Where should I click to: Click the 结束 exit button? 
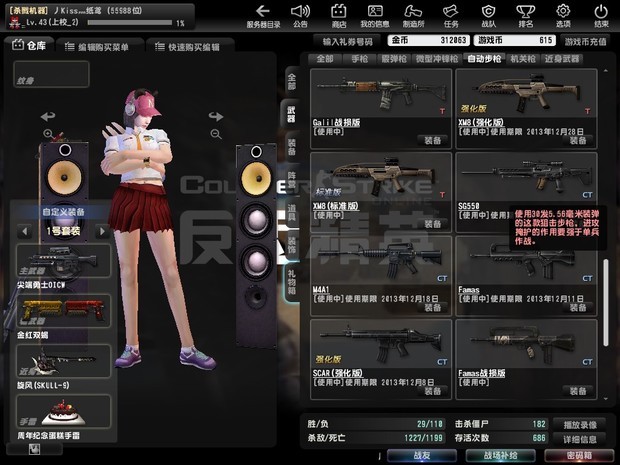600,14
